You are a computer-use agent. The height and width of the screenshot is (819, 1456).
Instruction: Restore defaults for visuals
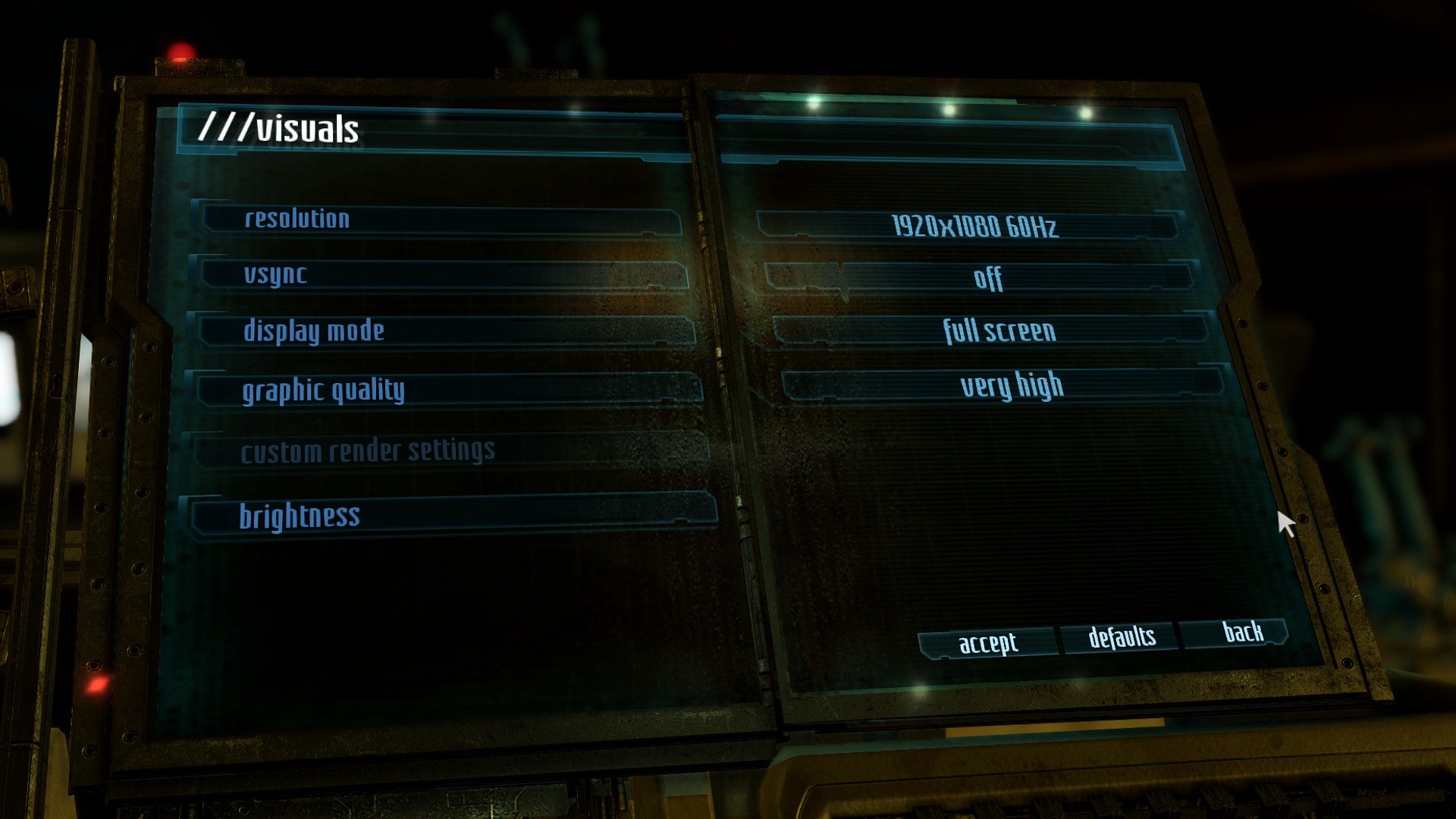[x=1121, y=637]
